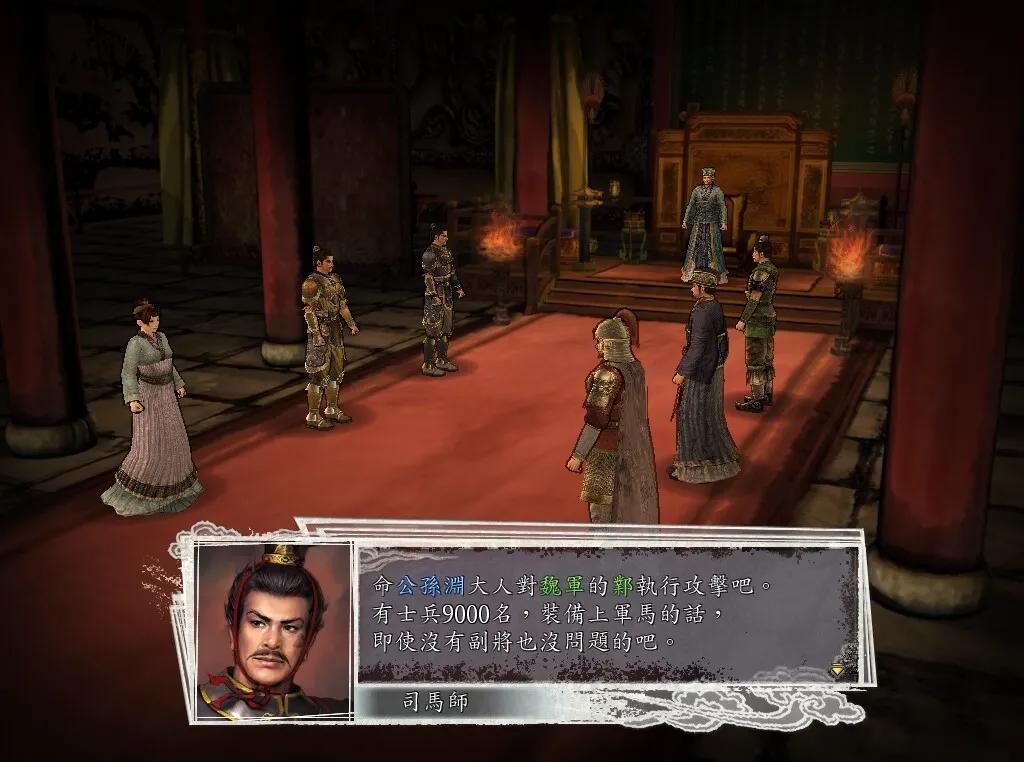Click the yellow continue arrow in the dialogue box
1024x762 pixels.
pos(838,669)
